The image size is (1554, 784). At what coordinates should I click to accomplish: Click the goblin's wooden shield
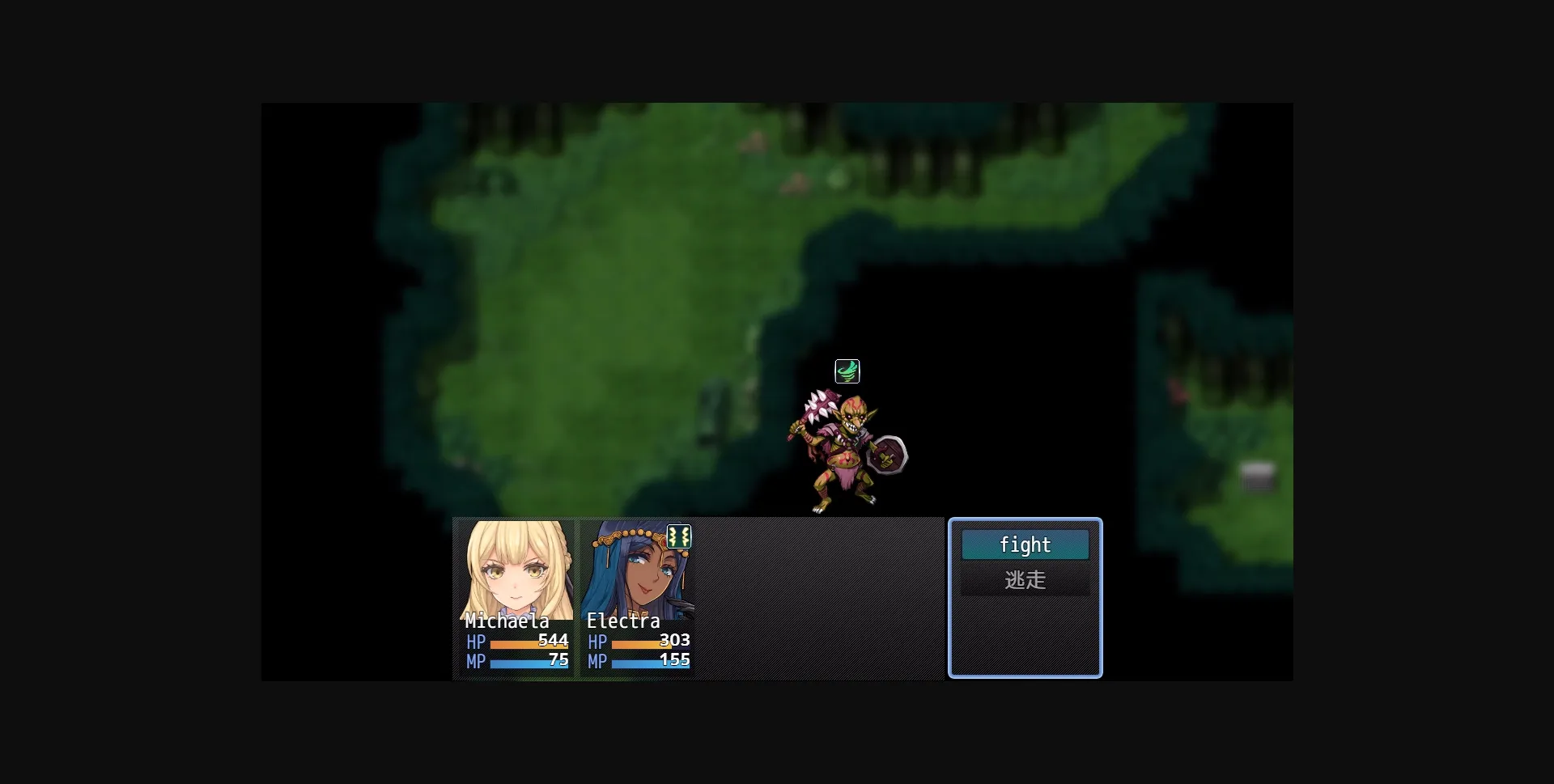[889, 456]
